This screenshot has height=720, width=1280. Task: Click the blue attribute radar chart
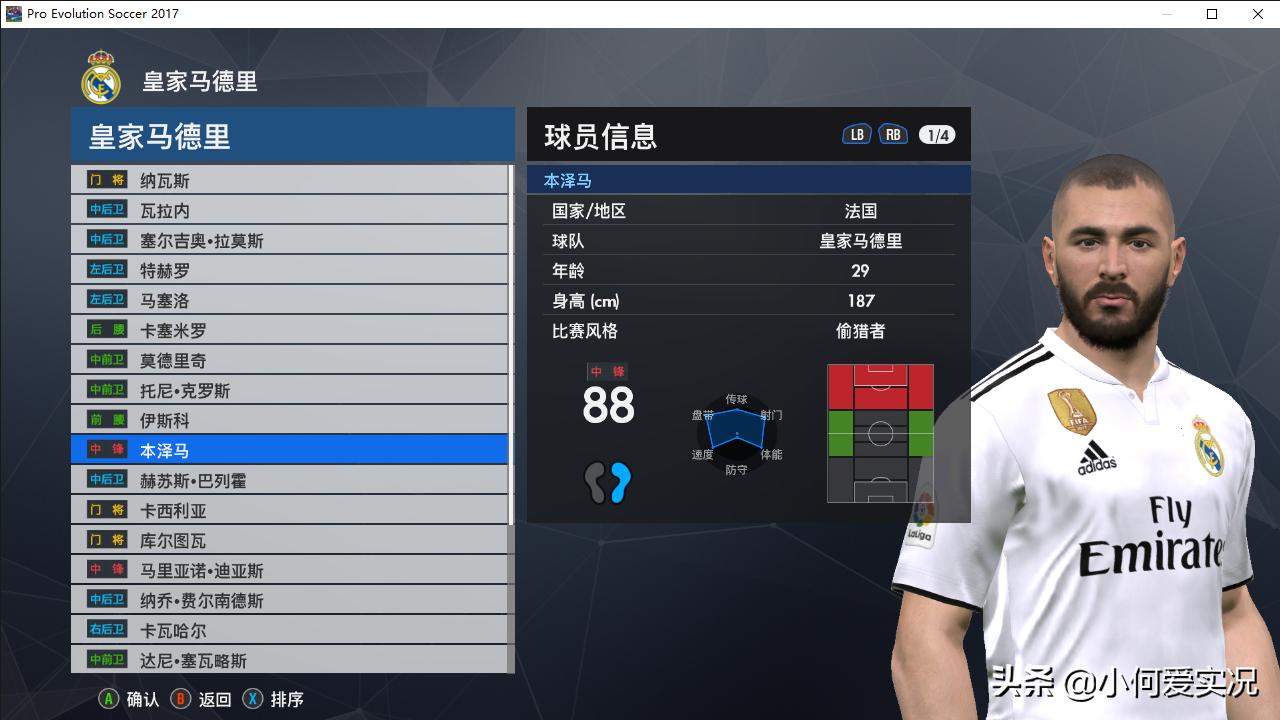pyautogui.click(x=737, y=435)
